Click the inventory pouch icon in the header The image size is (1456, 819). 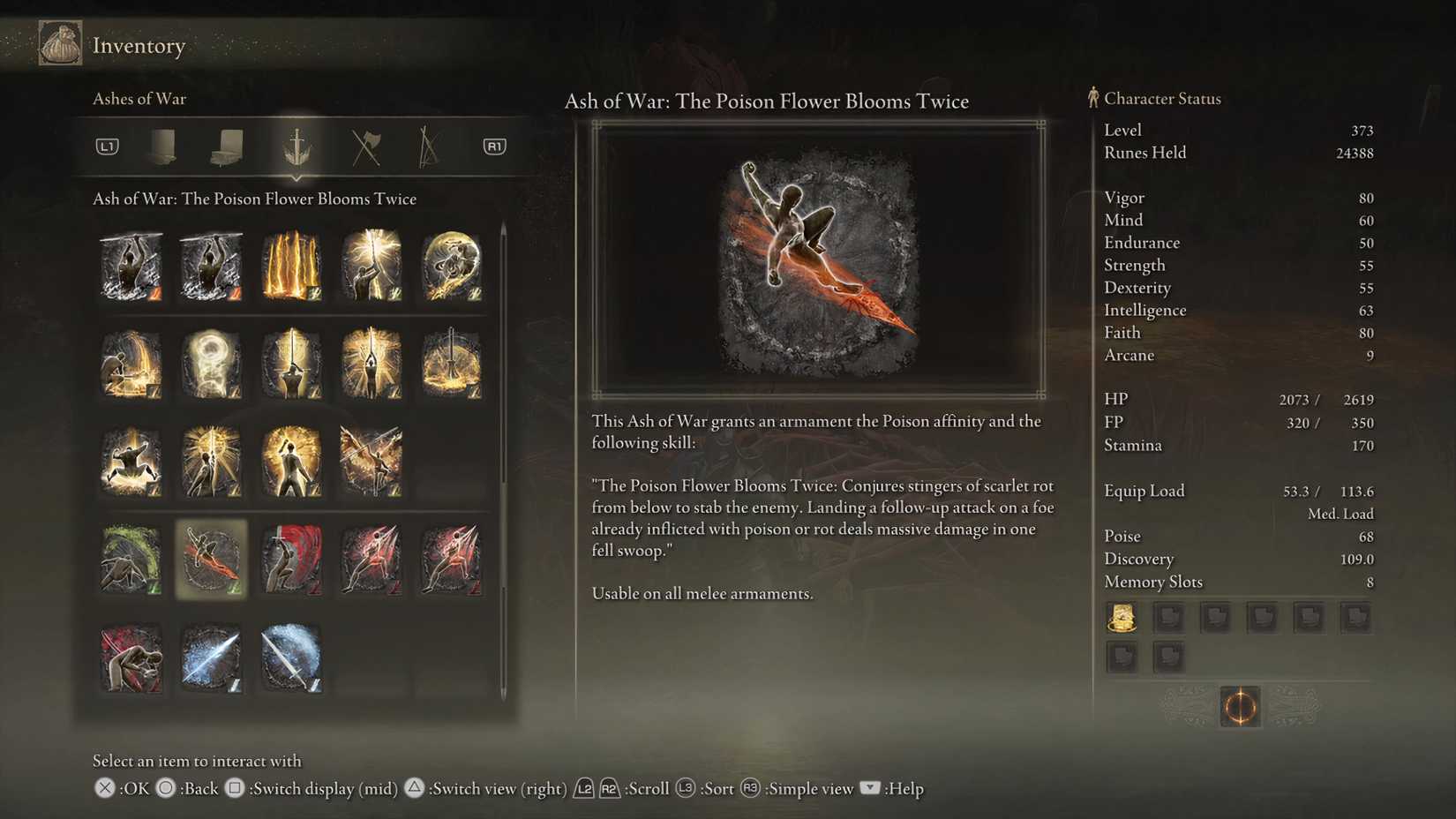point(59,42)
